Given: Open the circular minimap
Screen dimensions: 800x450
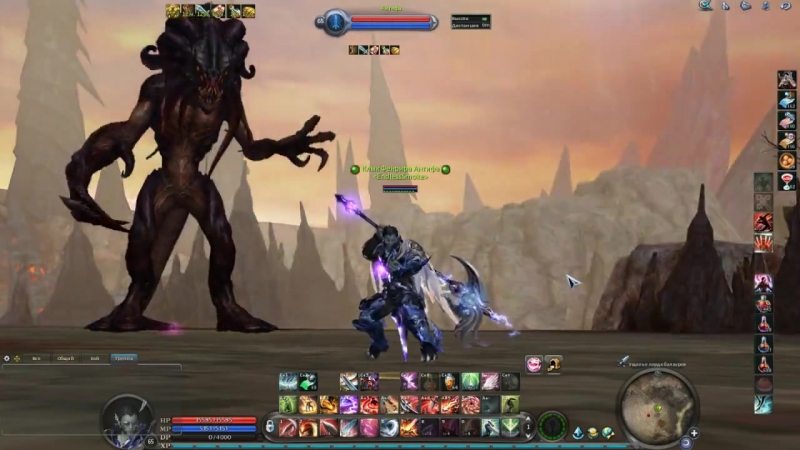Looking at the screenshot, I should tap(657, 404).
